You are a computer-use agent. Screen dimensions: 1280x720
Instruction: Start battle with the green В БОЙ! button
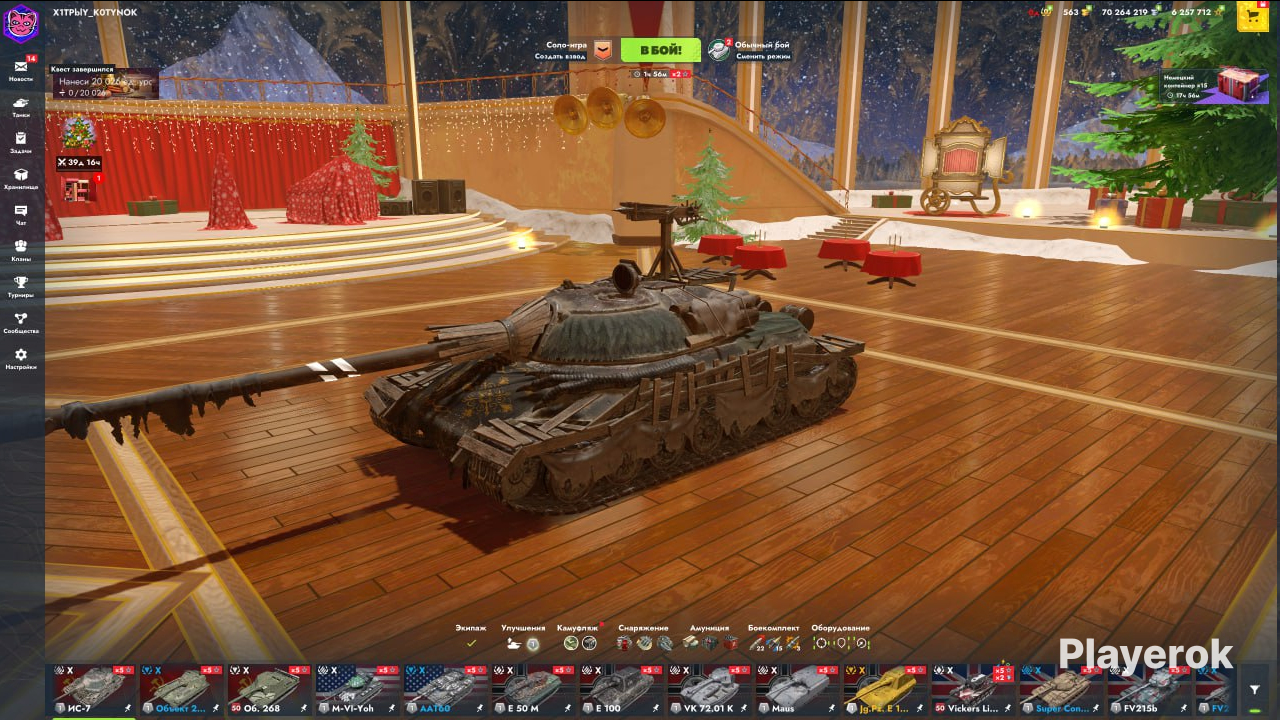(x=660, y=50)
